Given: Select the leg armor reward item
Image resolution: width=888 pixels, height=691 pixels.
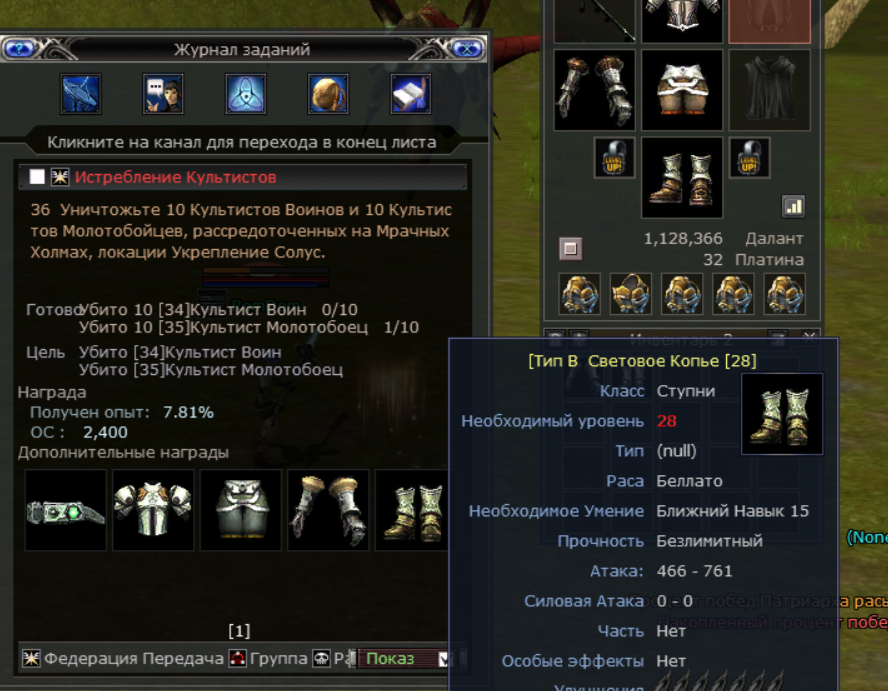Looking at the screenshot, I should [x=240, y=510].
